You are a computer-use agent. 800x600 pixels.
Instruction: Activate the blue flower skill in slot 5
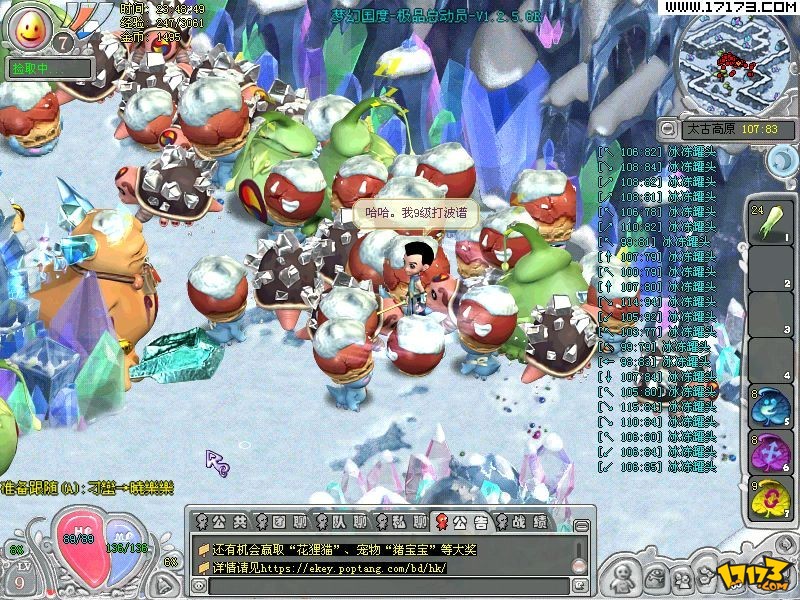pyautogui.click(x=771, y=407)
